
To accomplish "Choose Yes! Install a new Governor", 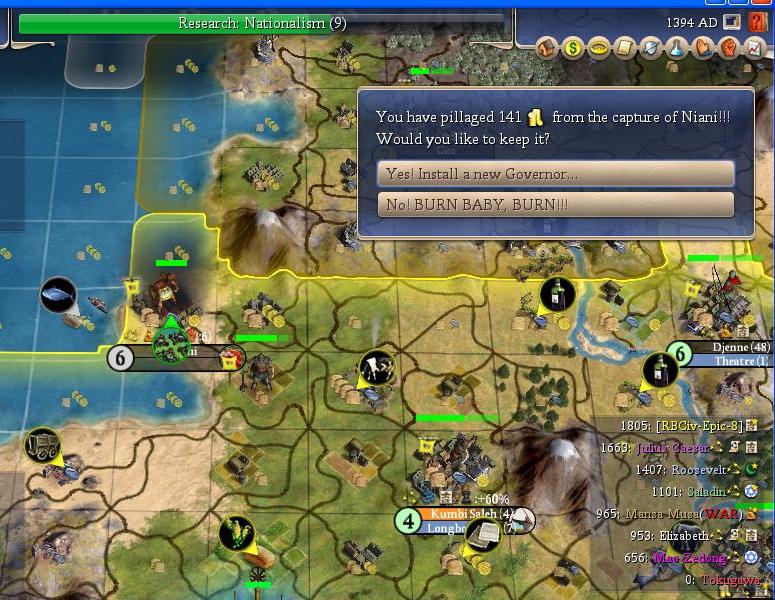I will click(x=555, y=174).
